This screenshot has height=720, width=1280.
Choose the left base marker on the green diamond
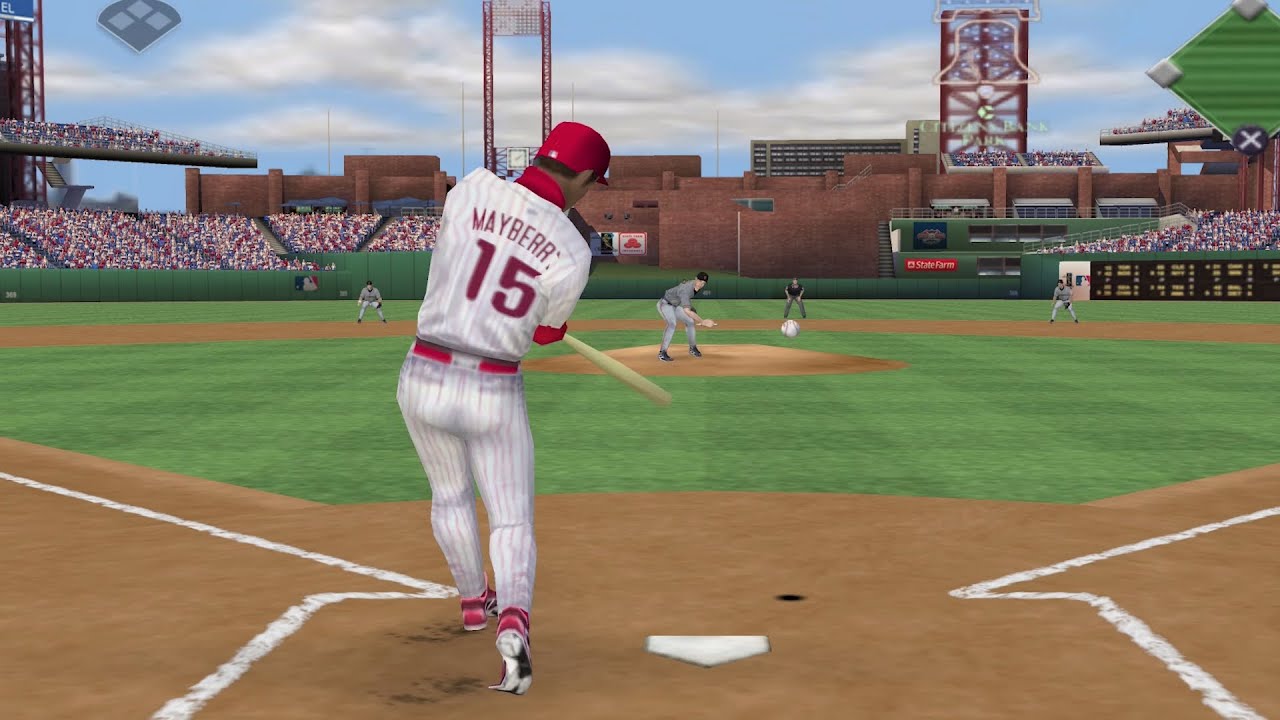click(1163, 72)
